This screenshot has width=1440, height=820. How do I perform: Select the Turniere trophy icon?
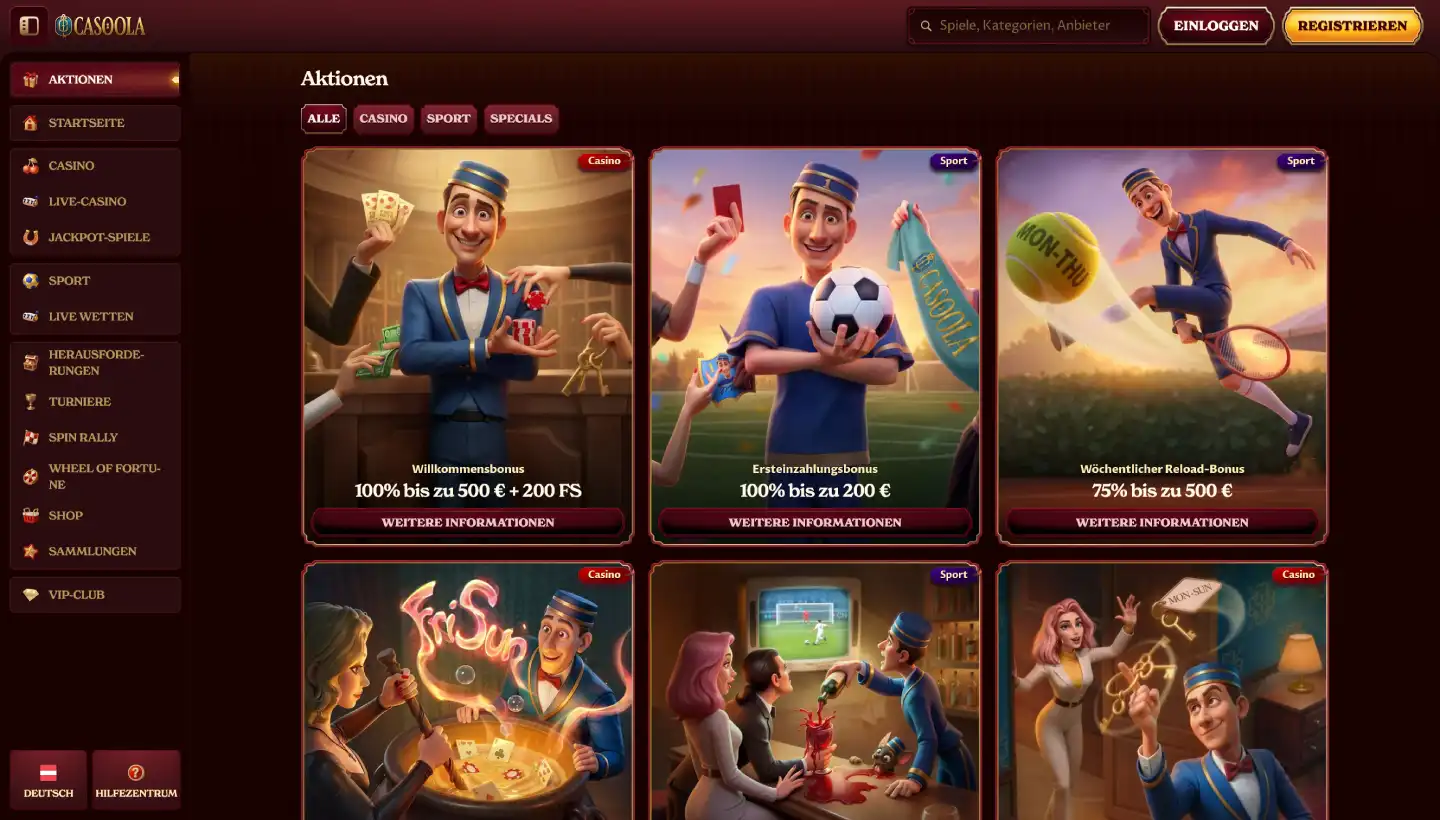pos(32,401)
